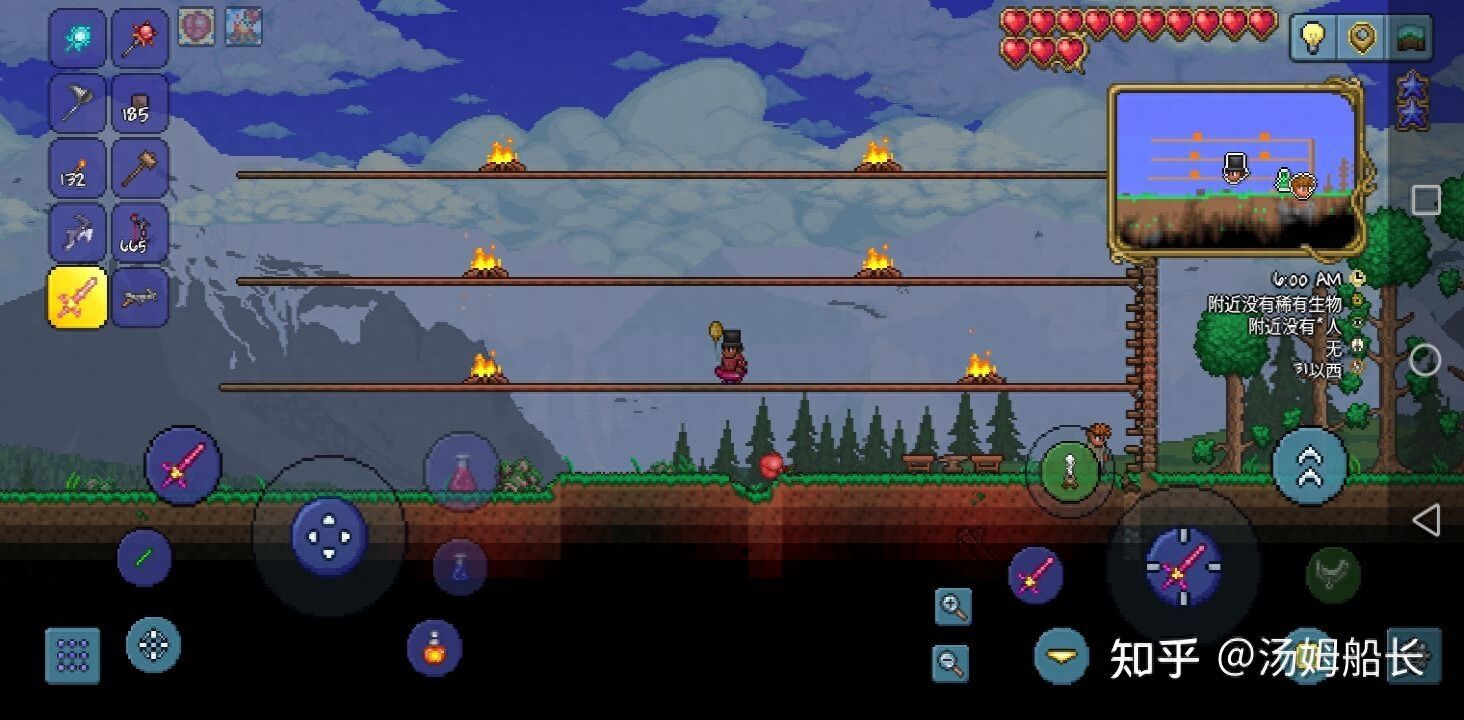The width and height of the screenshot is (1464, 720).
Task: Zoom out with the magnifier minus
Action: (x=950, y=661)
